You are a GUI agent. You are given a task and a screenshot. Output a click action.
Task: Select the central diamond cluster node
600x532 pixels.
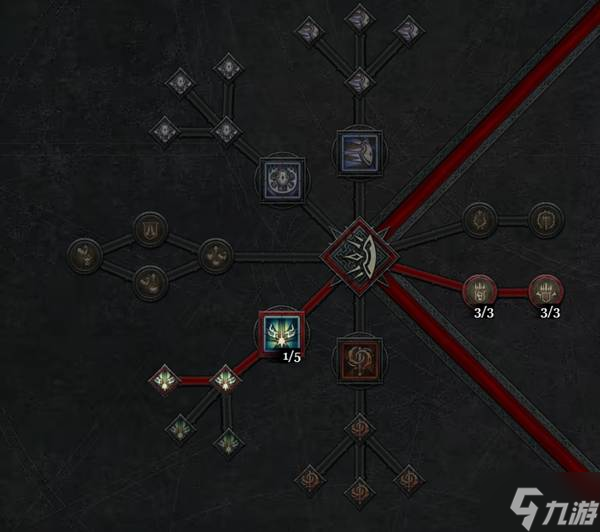pos(357,254)
